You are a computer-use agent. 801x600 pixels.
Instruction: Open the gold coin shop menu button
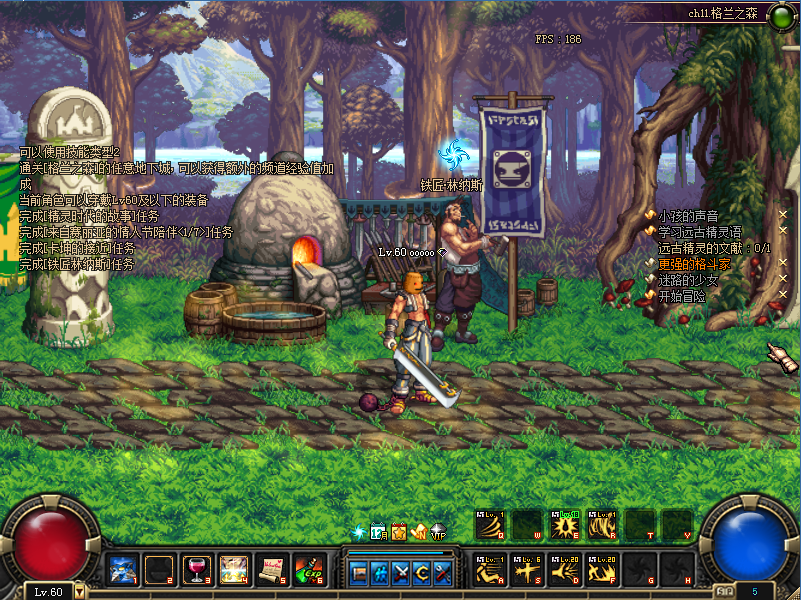(x=422, y=573)
